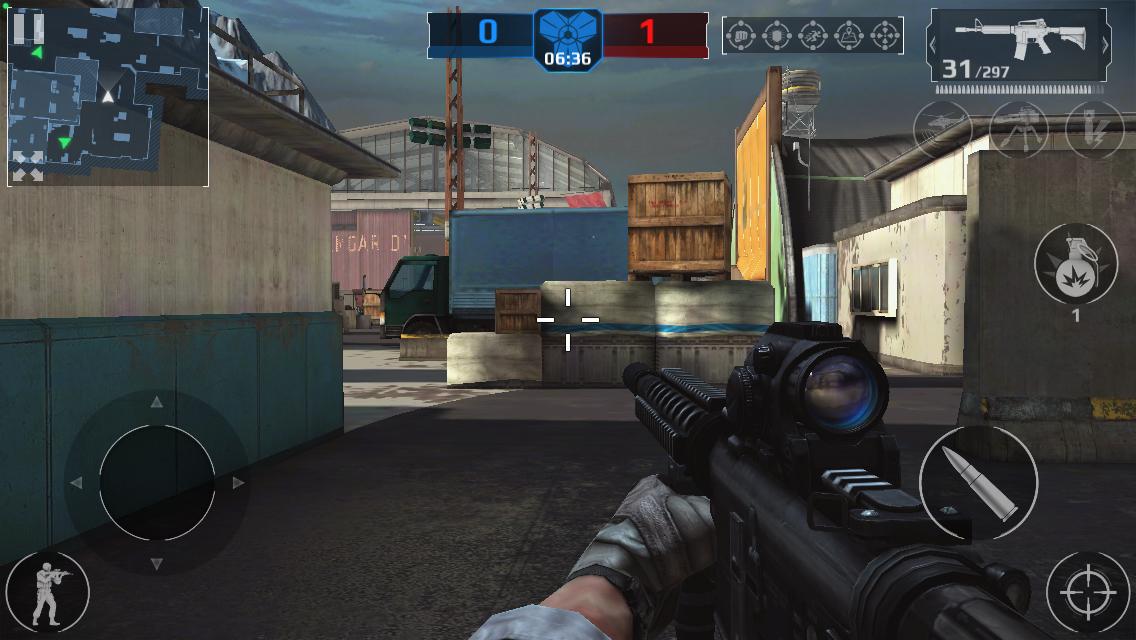Select the armor vest perk icon
The image size is (1136, 640).
pyautogui.click(x=777, y=36)
